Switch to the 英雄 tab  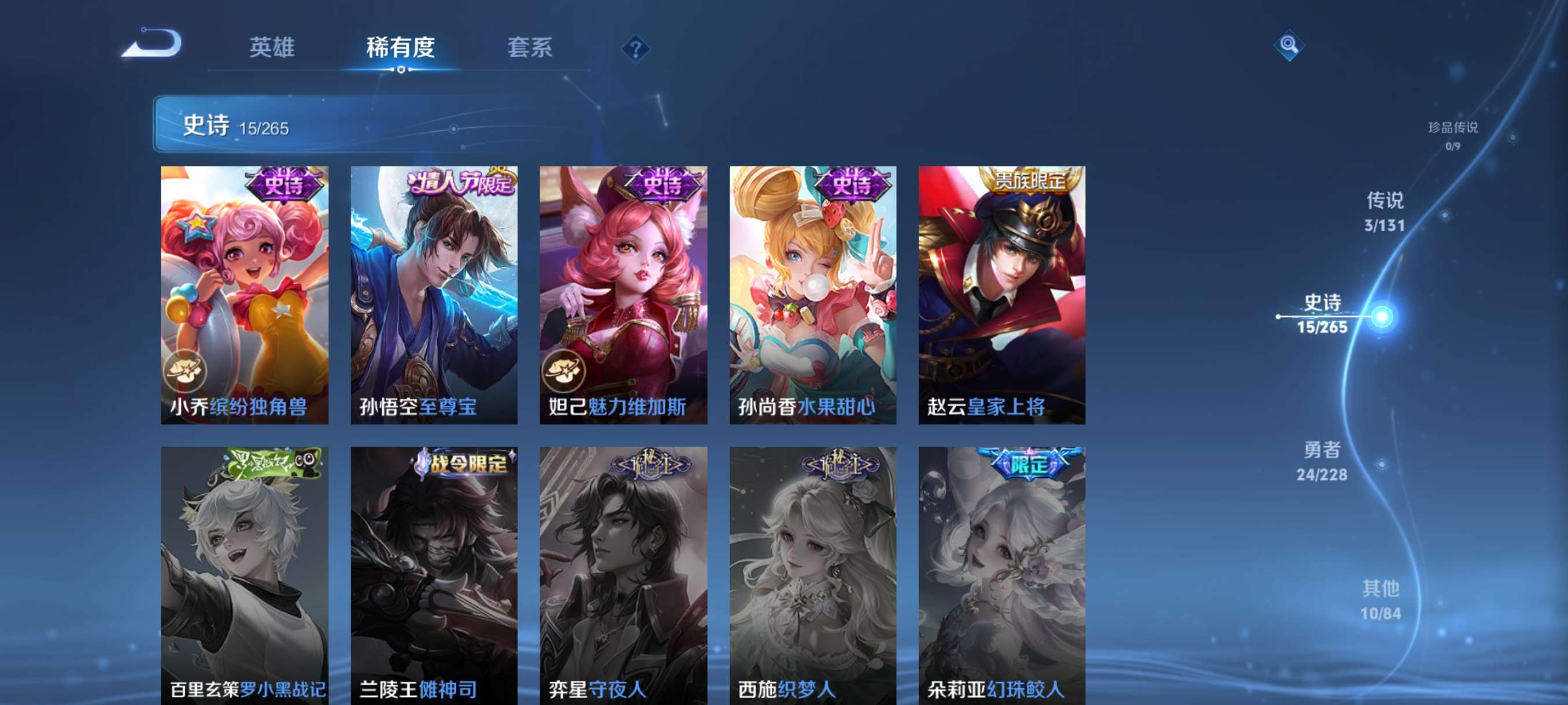click(x=273, y=48)
